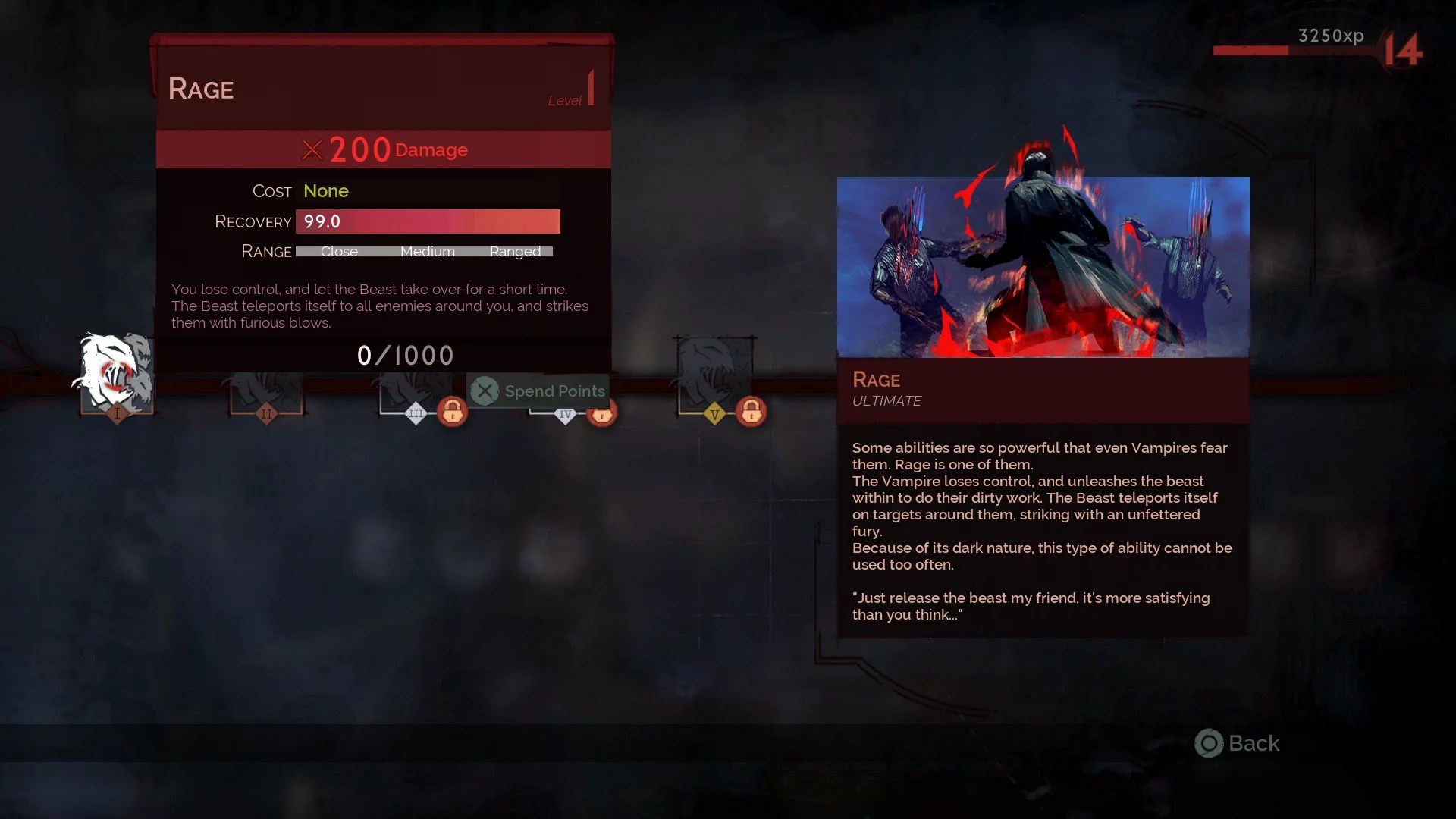Adjust the Recovery 99.0 slider bar
This screenshot has height=819, width=1456.
click(428, 221)
